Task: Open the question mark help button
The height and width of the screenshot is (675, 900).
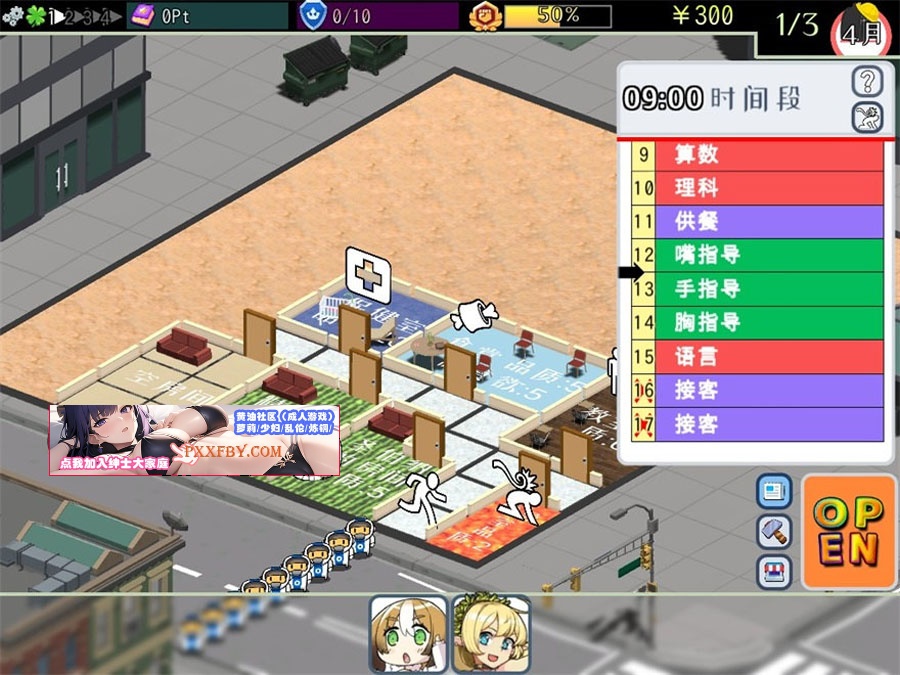Action: (867, 82)
